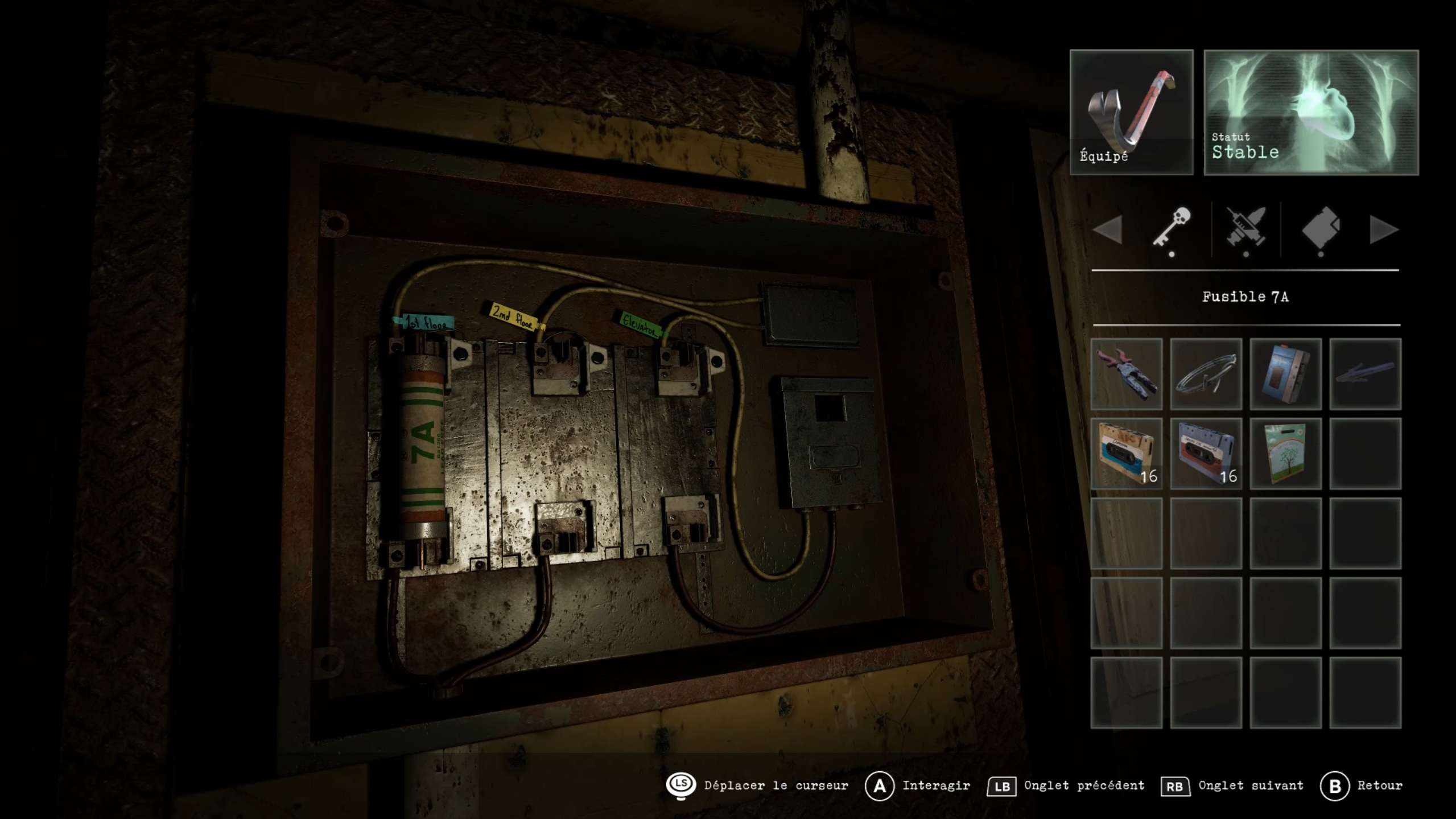Select the coiled wire item slot
1456x819 pixels.
point(1206,374)
